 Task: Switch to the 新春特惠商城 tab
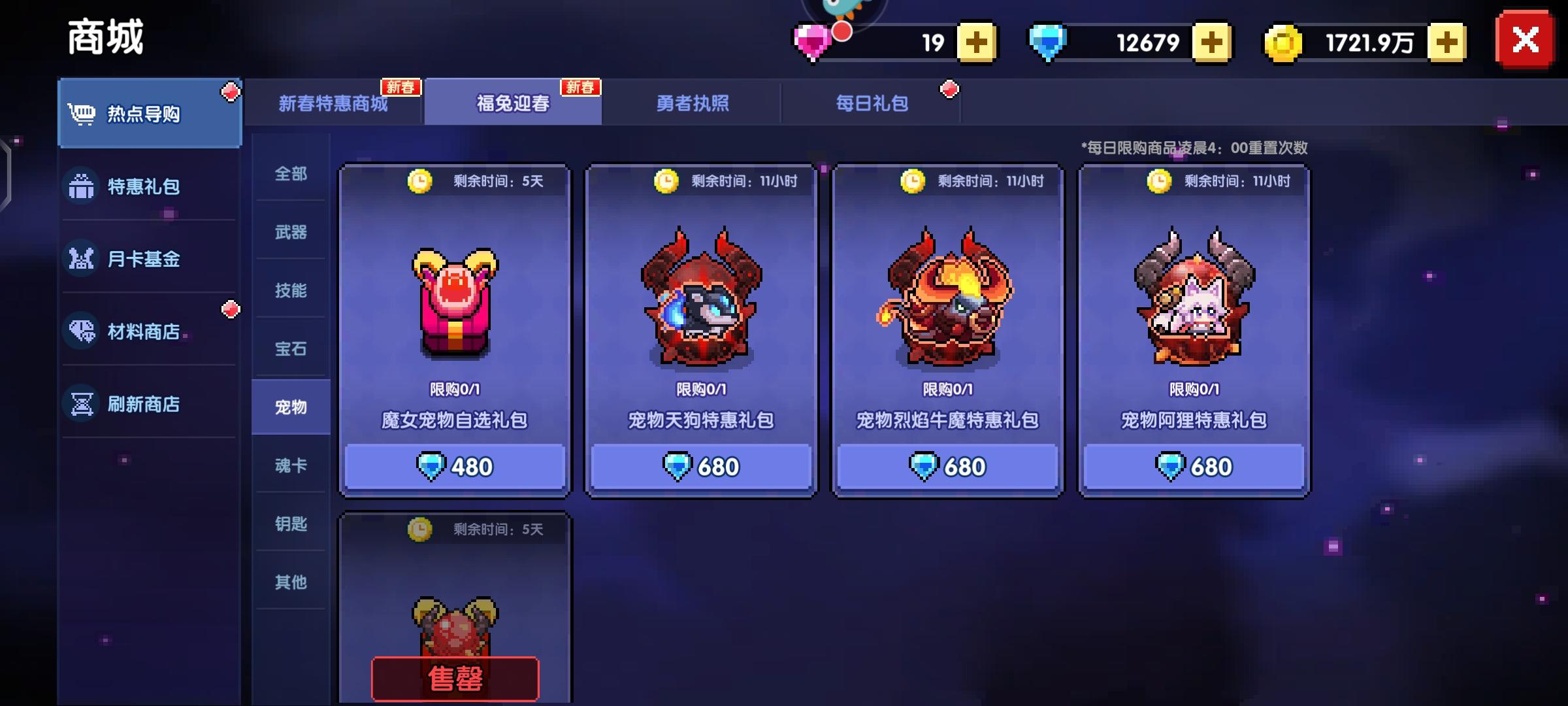pyautogui.click(x=335, y=103)
